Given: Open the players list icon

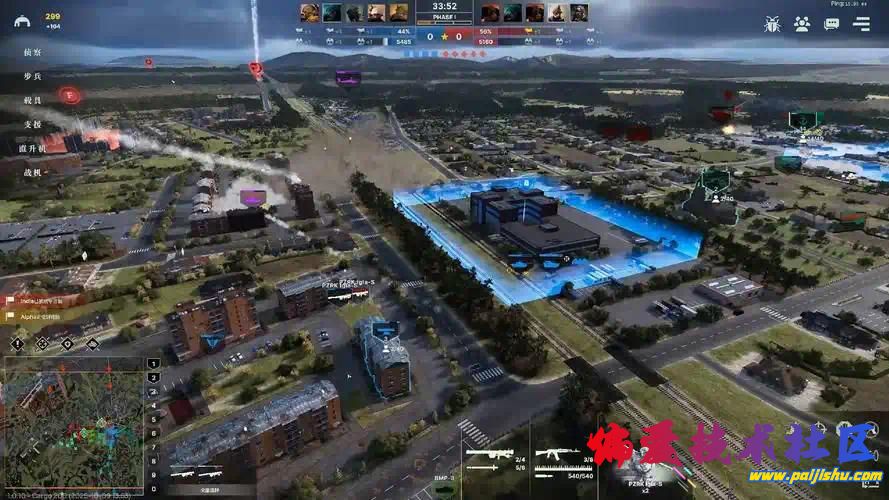Looking at the screenshot, I should [x=801, y=23].
